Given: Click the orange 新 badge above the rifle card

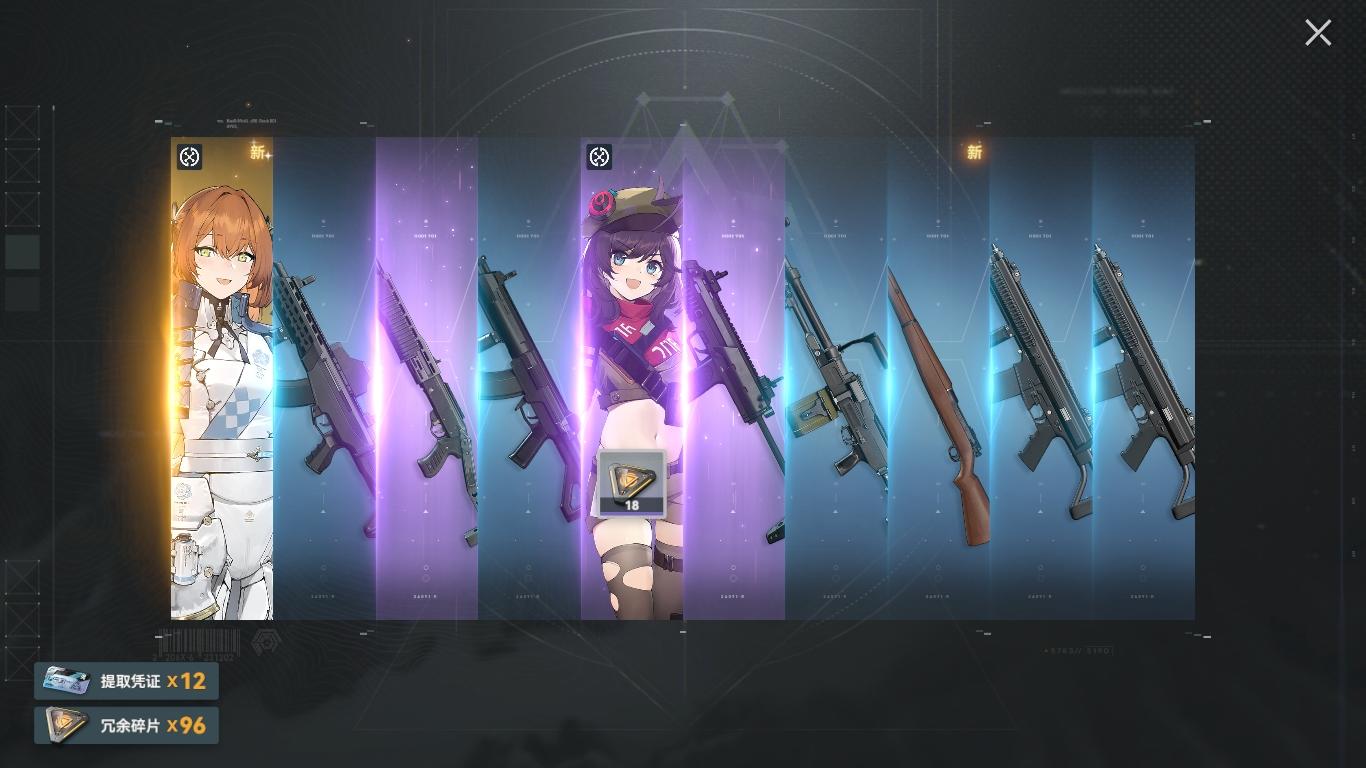Looking at the screenshot, I should 974,151.
